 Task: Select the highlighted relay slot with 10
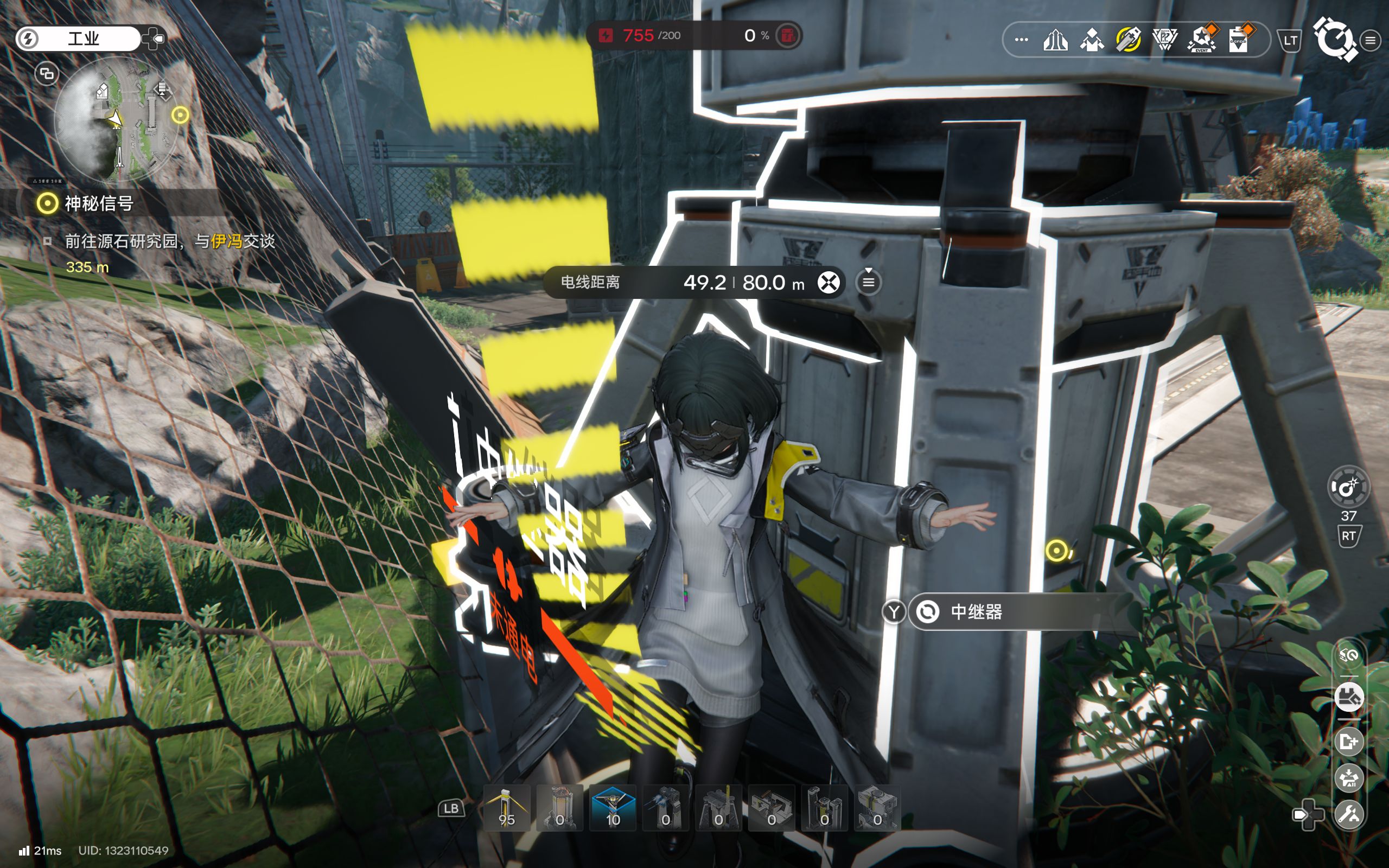(613, 808)
